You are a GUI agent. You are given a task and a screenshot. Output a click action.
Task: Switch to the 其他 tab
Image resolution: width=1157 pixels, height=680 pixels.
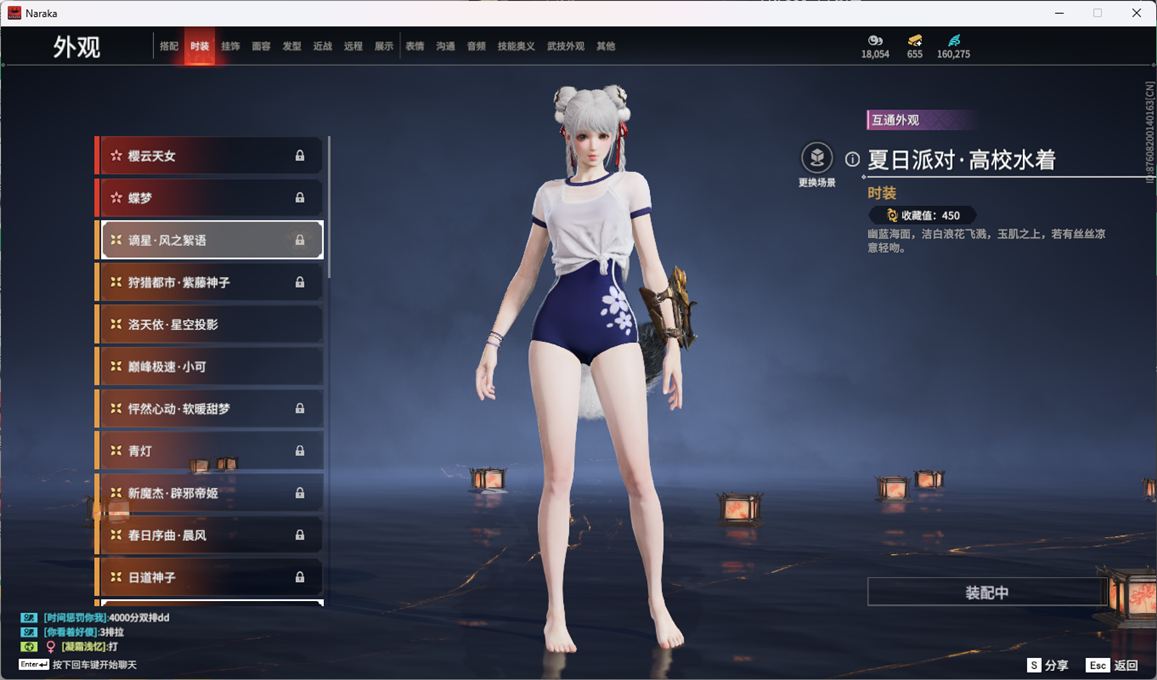pyautogui.click(x=606, y=46)
